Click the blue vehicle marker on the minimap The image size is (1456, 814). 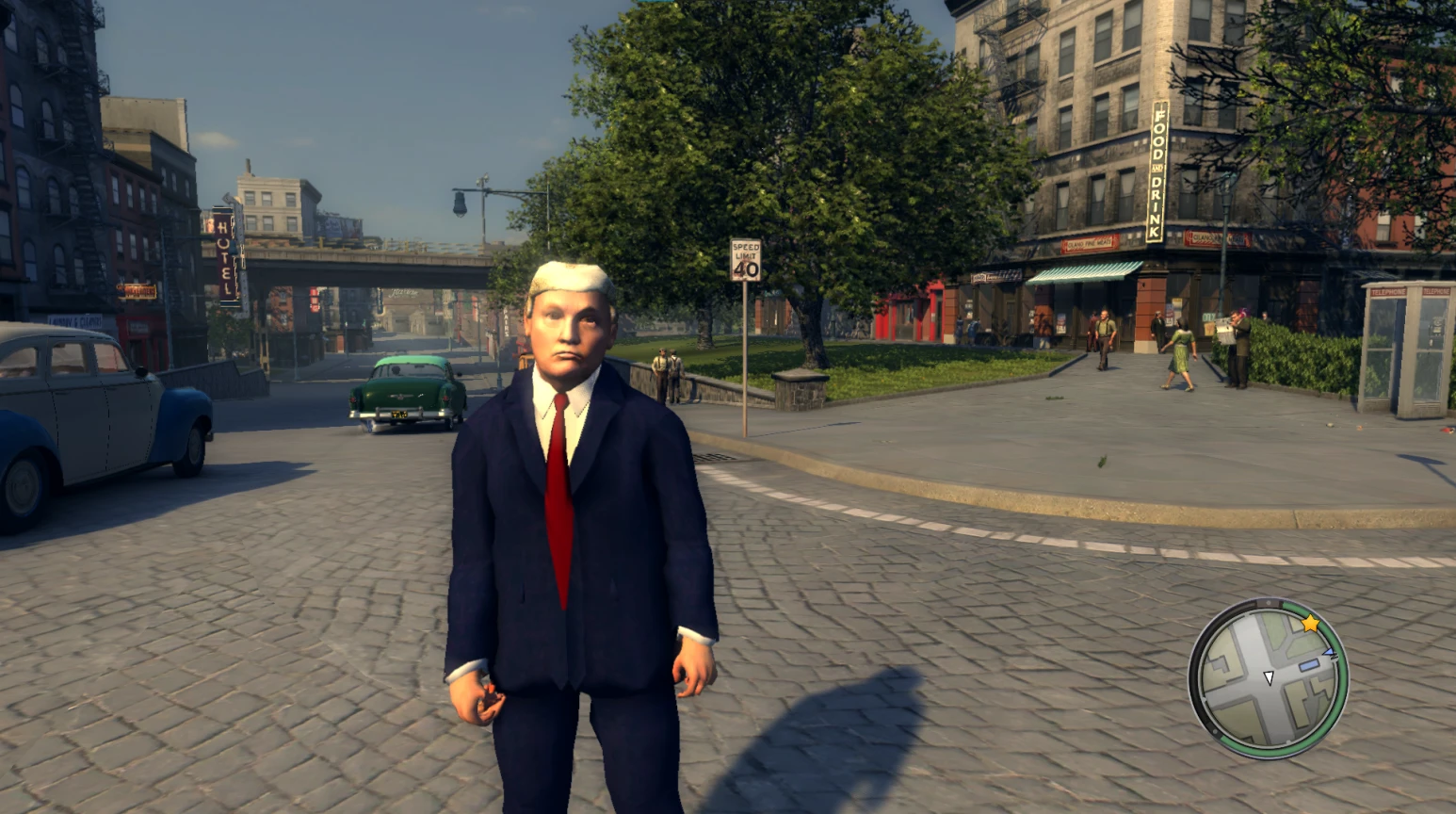[x=1308, y=666]
